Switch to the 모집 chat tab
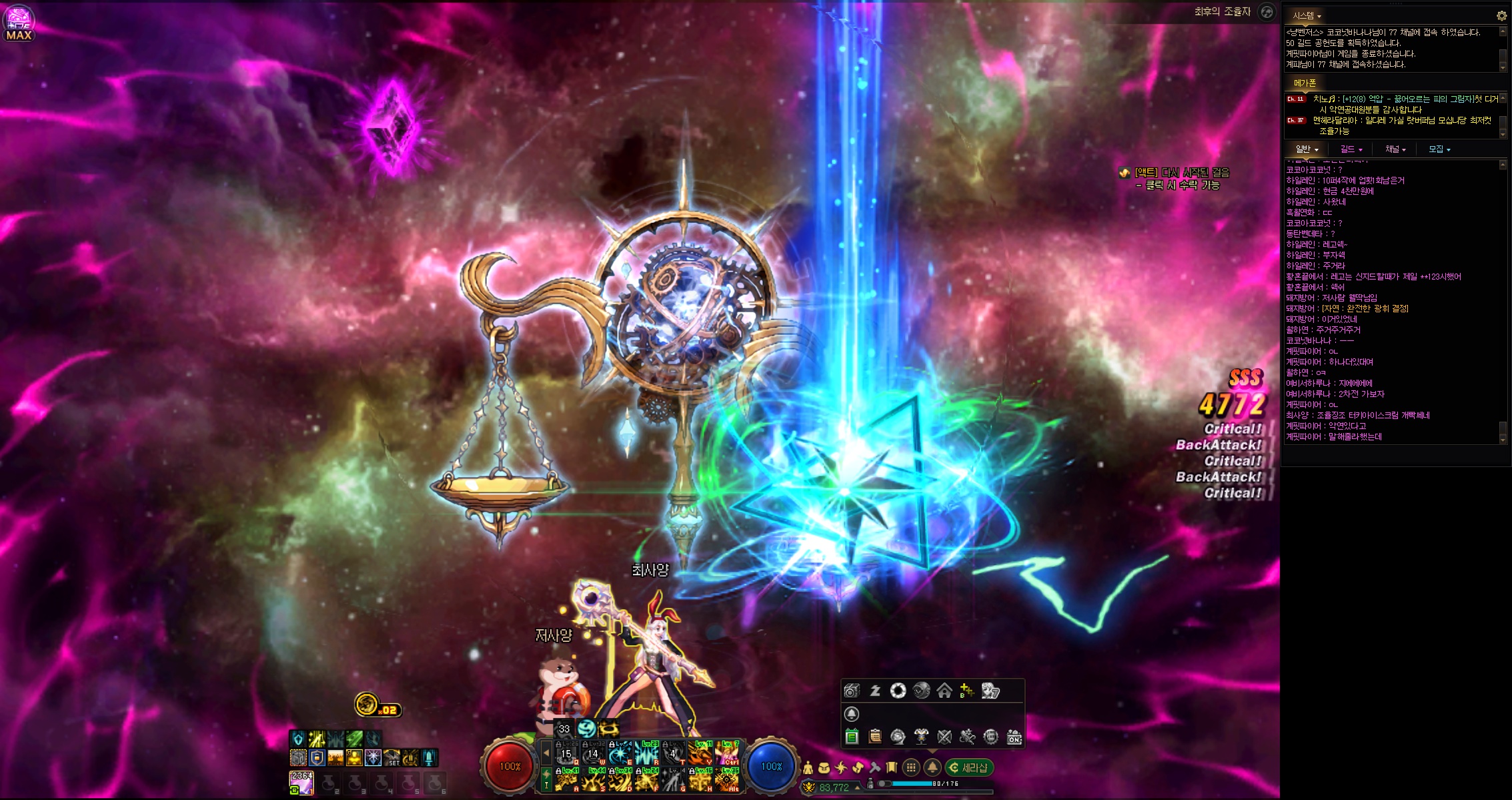The image size is (1512, 800). coord(1439,149)
